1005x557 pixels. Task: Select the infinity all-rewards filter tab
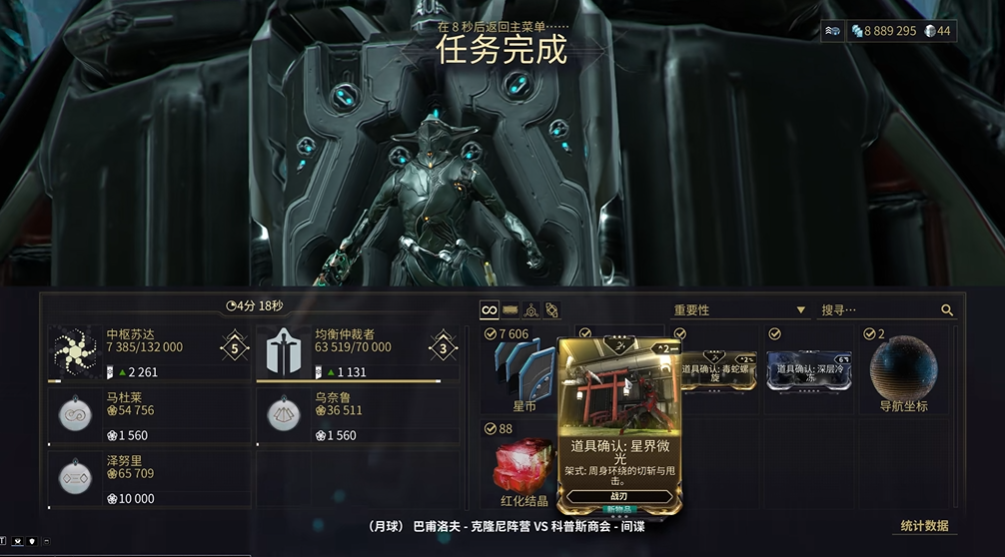[489, 310]
